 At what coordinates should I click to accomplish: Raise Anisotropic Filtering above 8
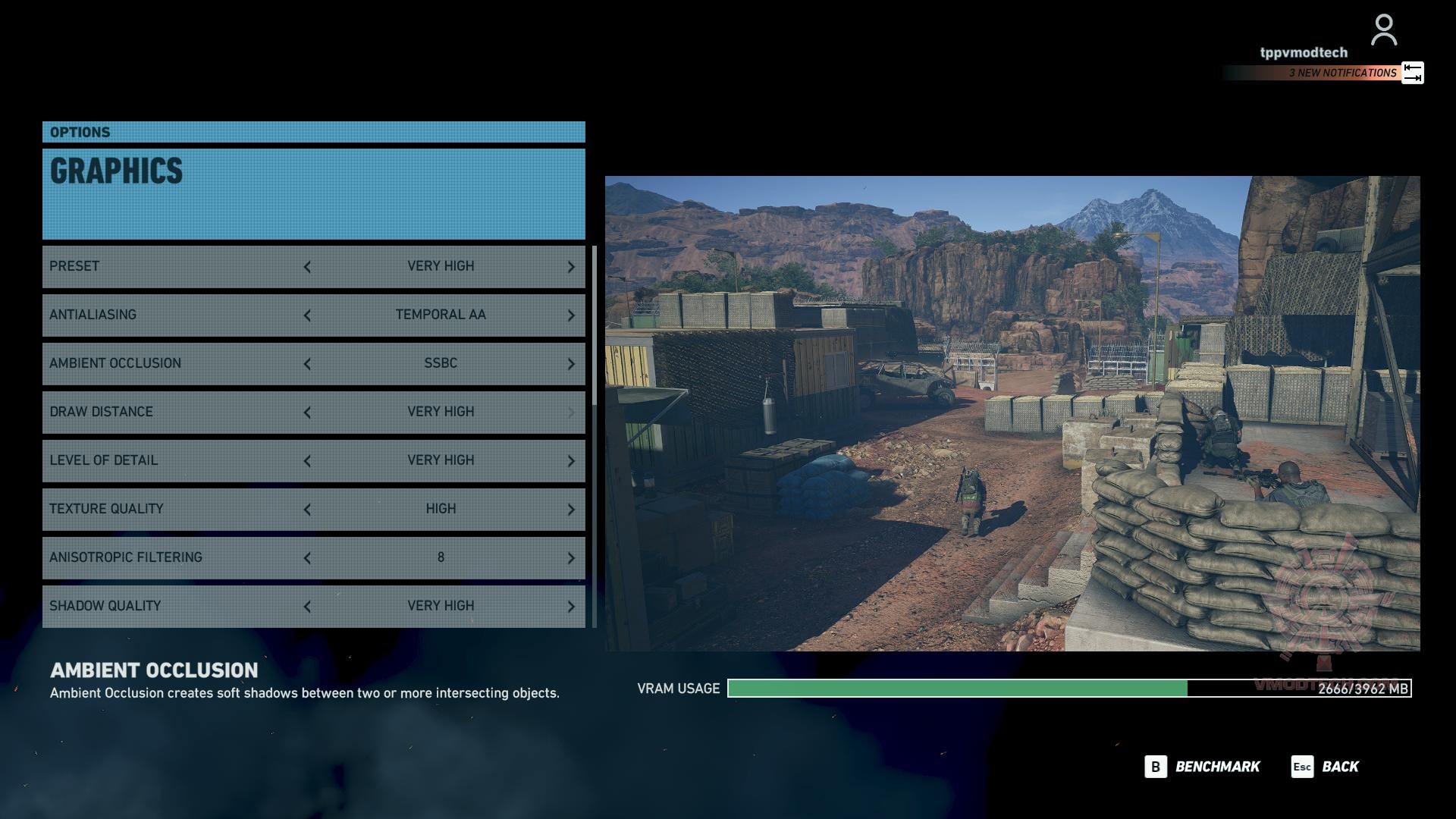pos(571,558)
